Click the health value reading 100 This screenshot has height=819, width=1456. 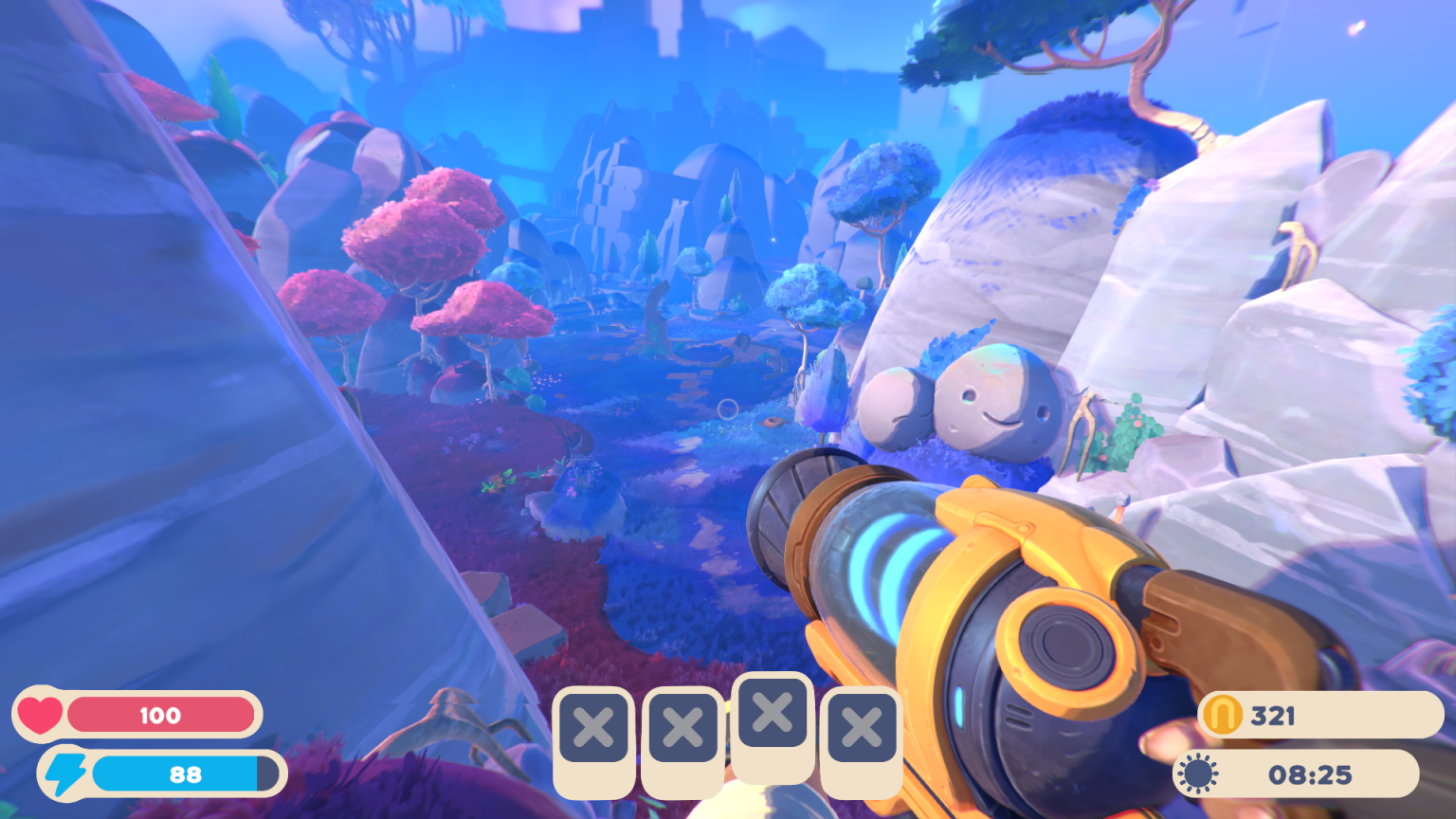tap(161, 715)
